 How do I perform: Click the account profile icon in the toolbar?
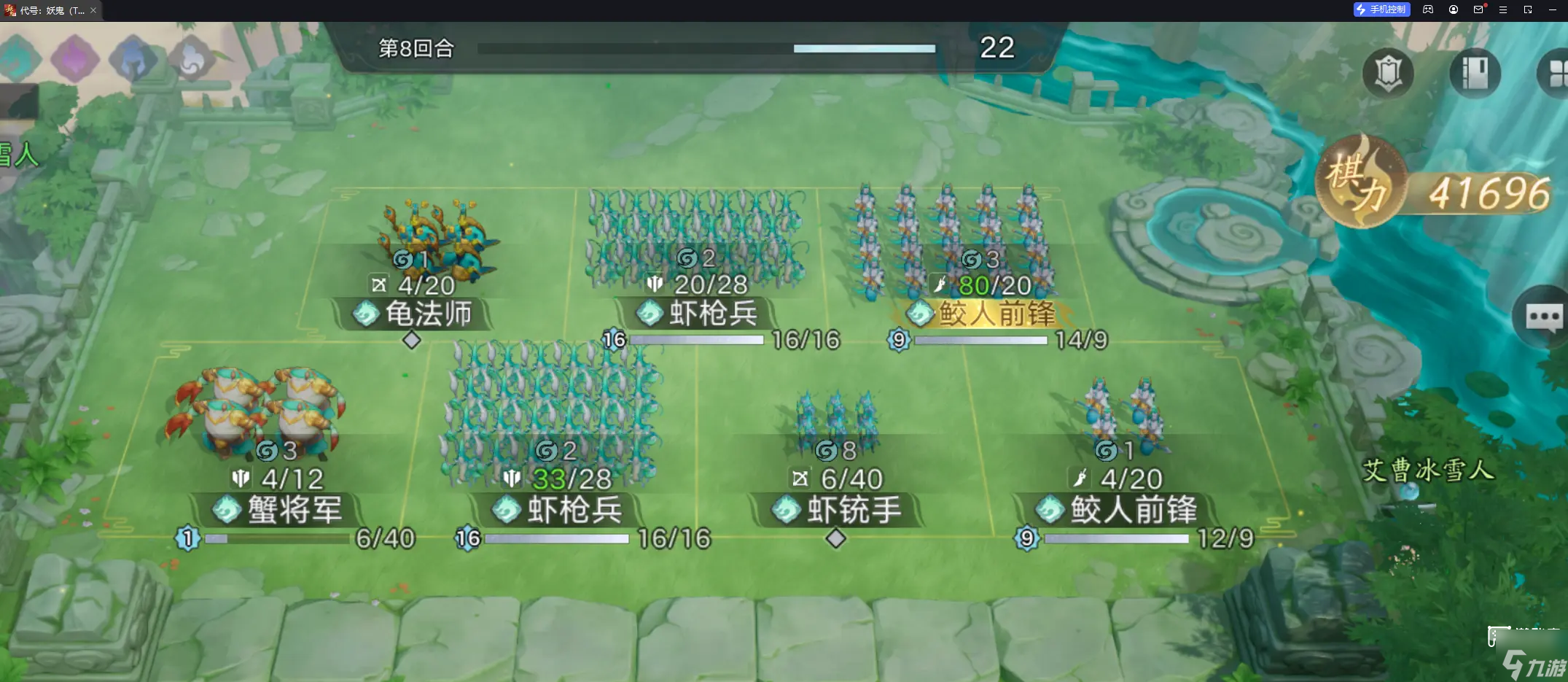pyautogui.click(x=1453, y=10)
